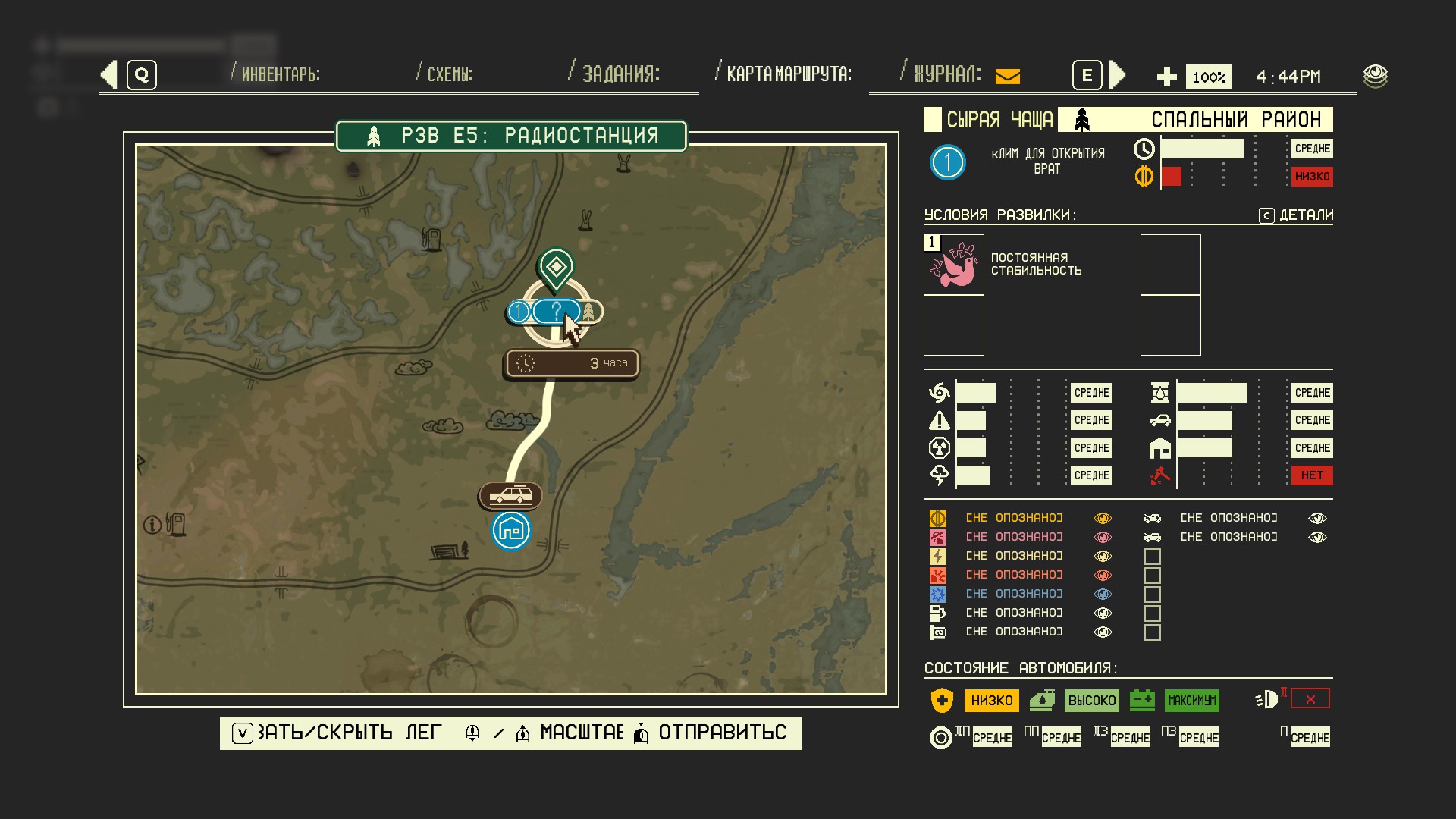
Task: Click the right arrow to next tab
Action: click(x=1117, y=74)
